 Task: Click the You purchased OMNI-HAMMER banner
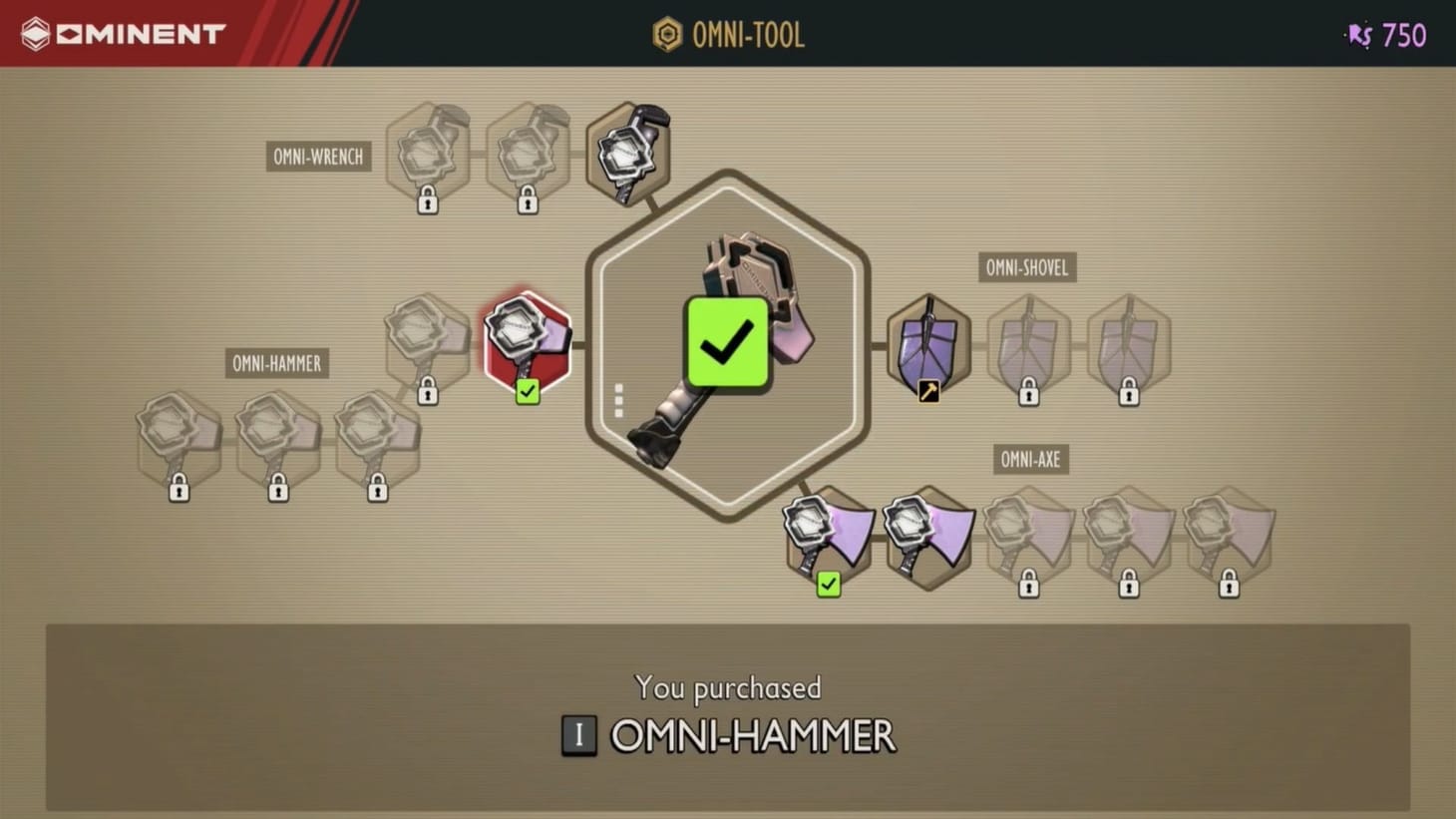(x=728, y=713)
